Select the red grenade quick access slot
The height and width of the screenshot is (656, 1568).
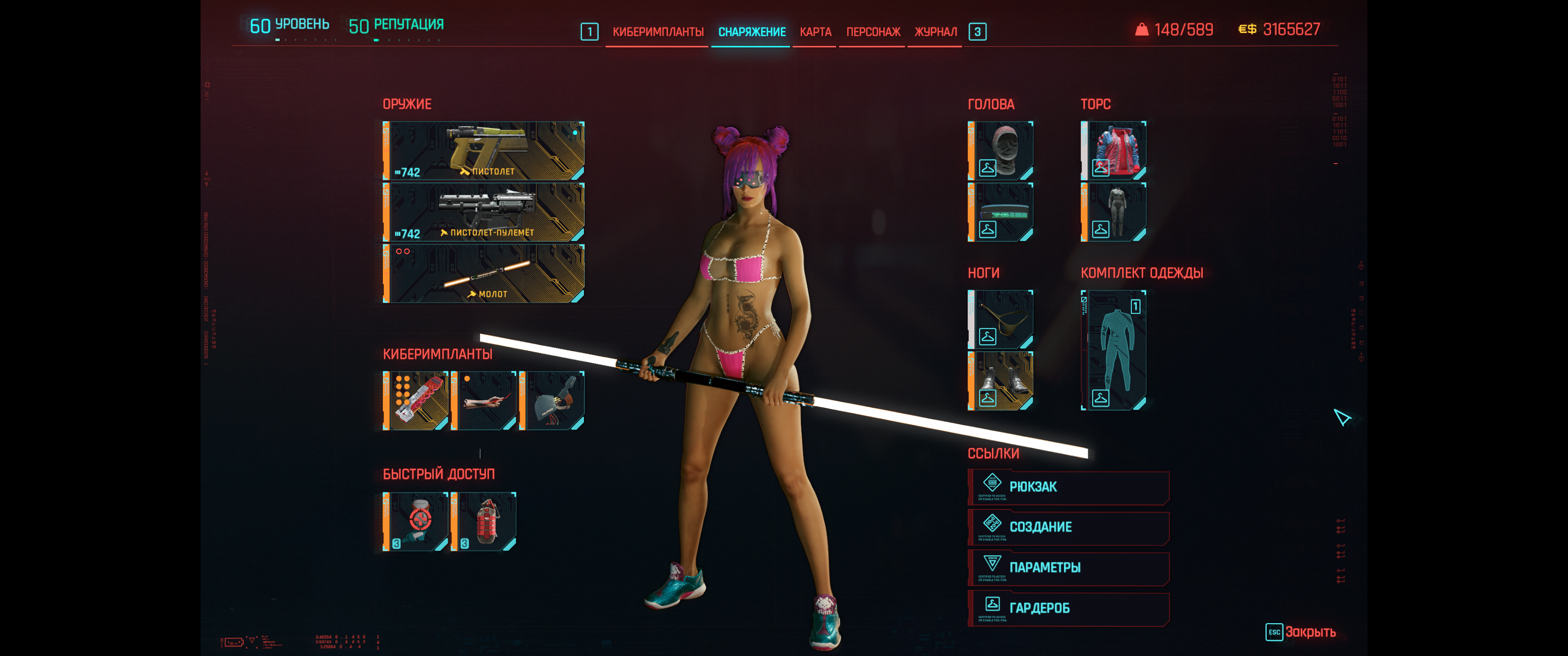(484, 522)
